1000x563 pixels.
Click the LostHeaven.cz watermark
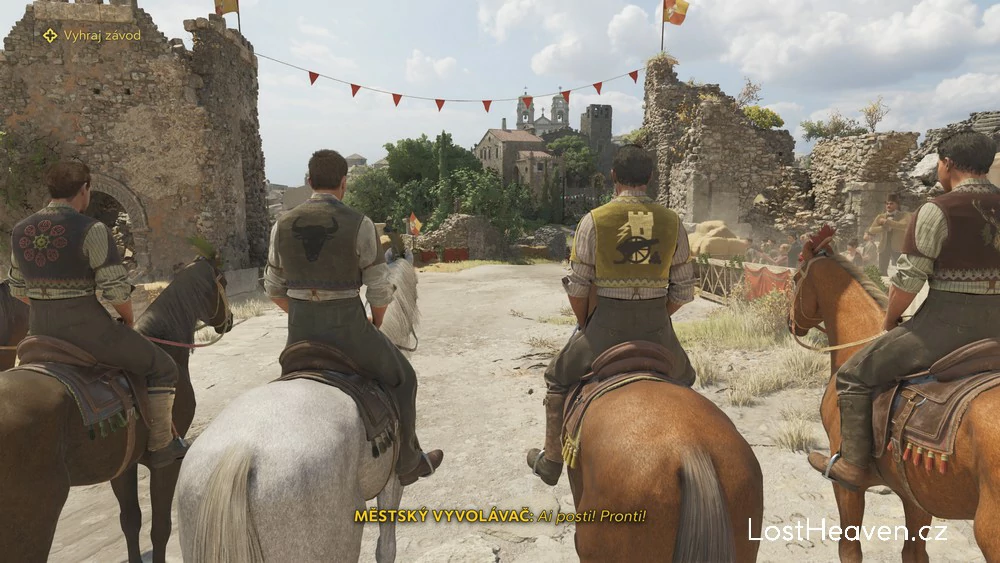point(847,530)
